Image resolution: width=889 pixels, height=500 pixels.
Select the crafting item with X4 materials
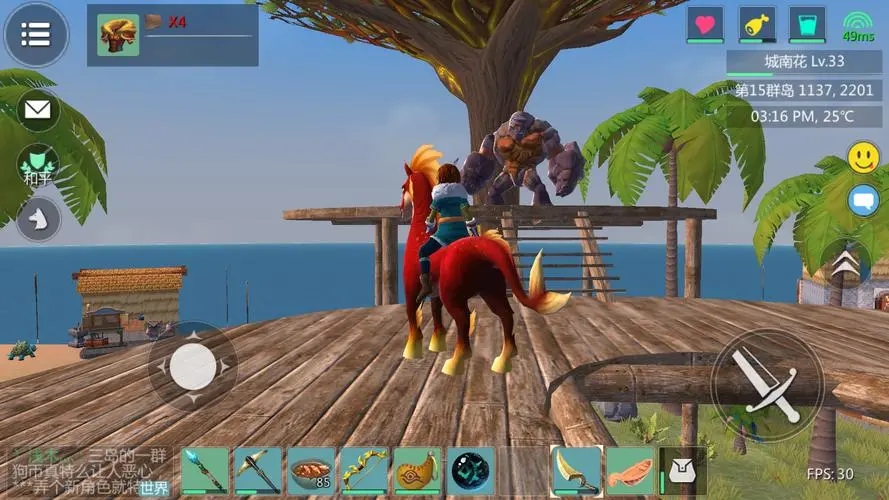click(118, 35)
